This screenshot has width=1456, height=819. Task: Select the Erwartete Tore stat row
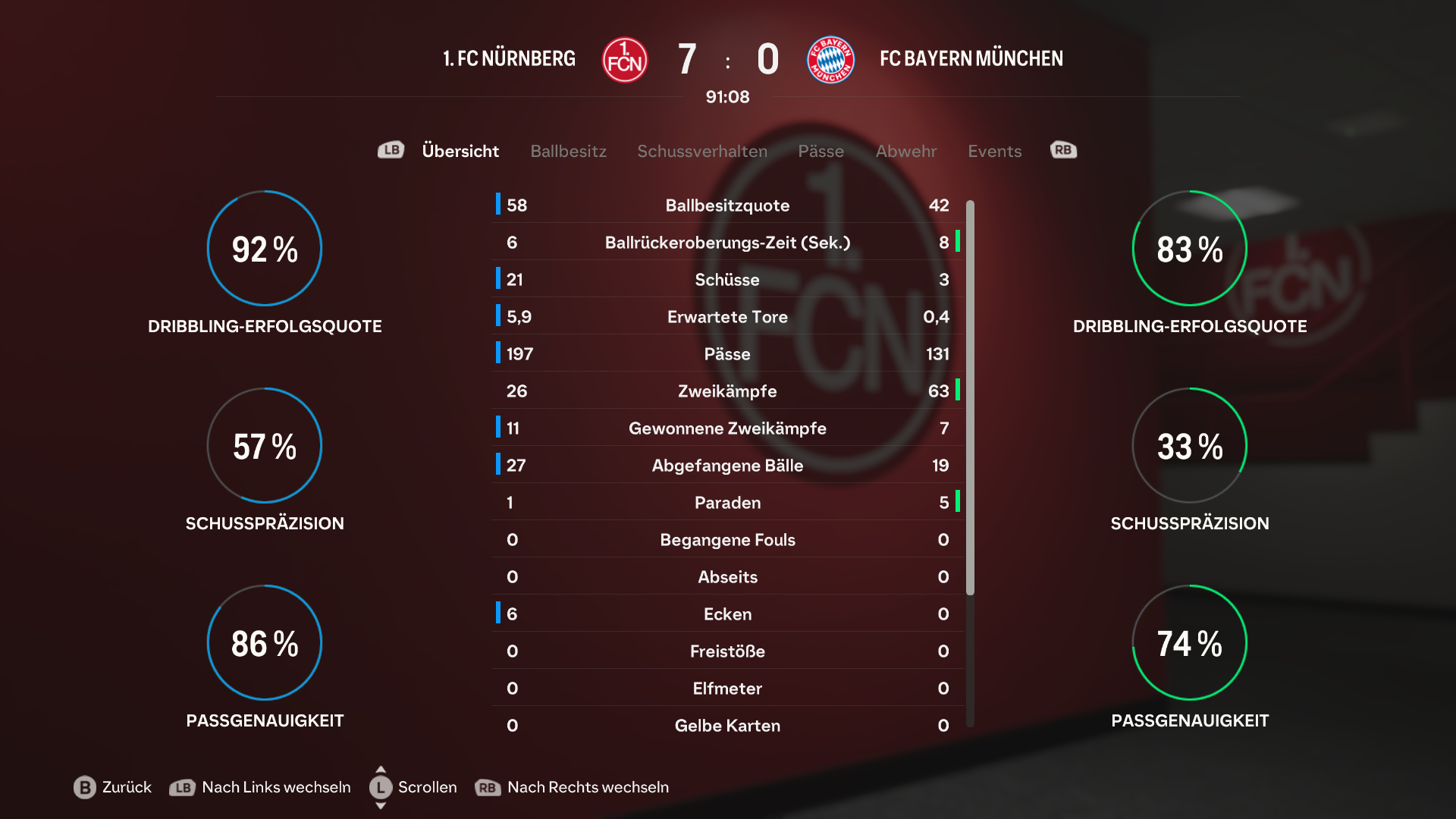727,317
